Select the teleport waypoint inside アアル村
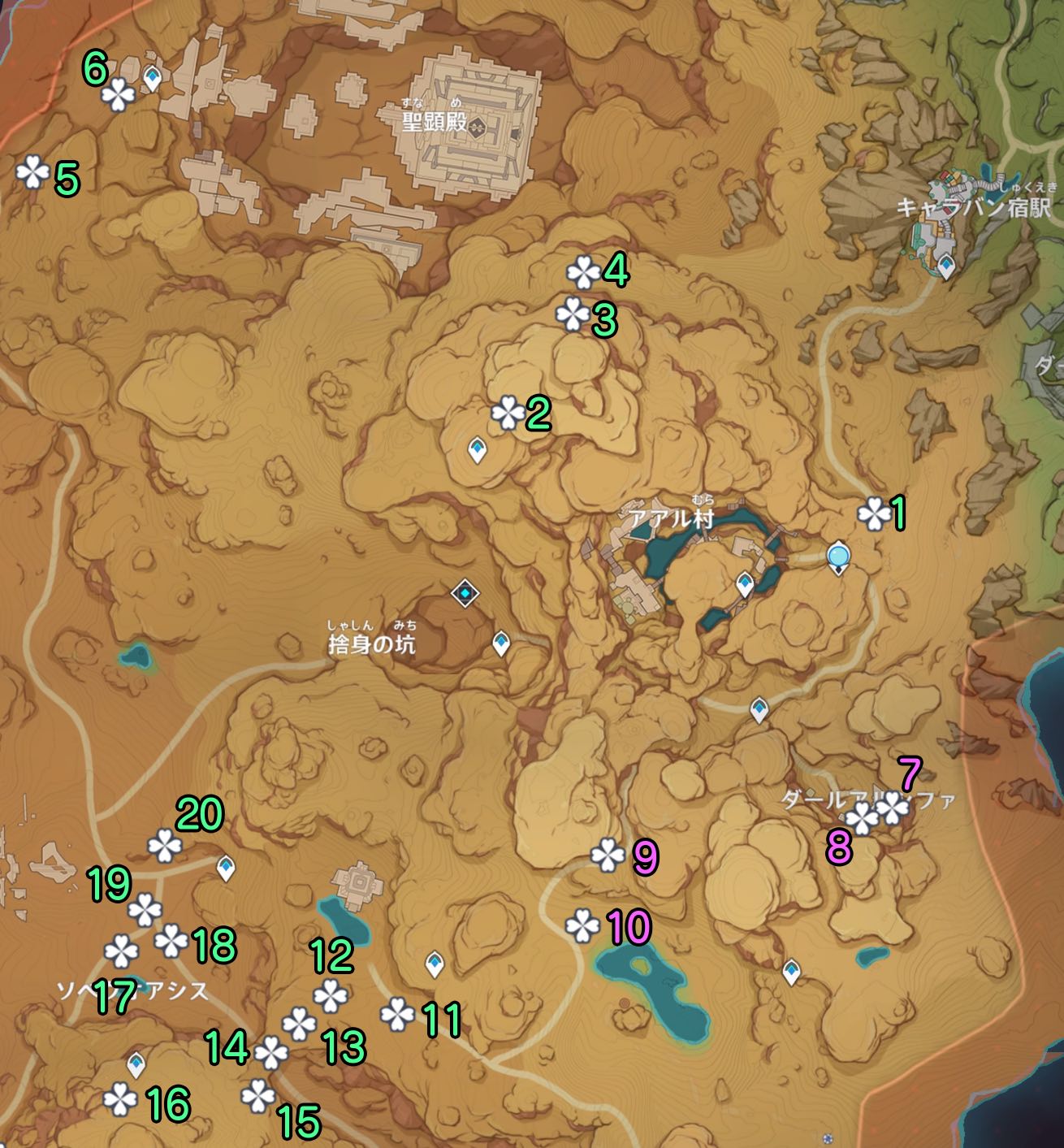The height and width of the screenshot is (1148, 1064). click(x=743, y=582)
